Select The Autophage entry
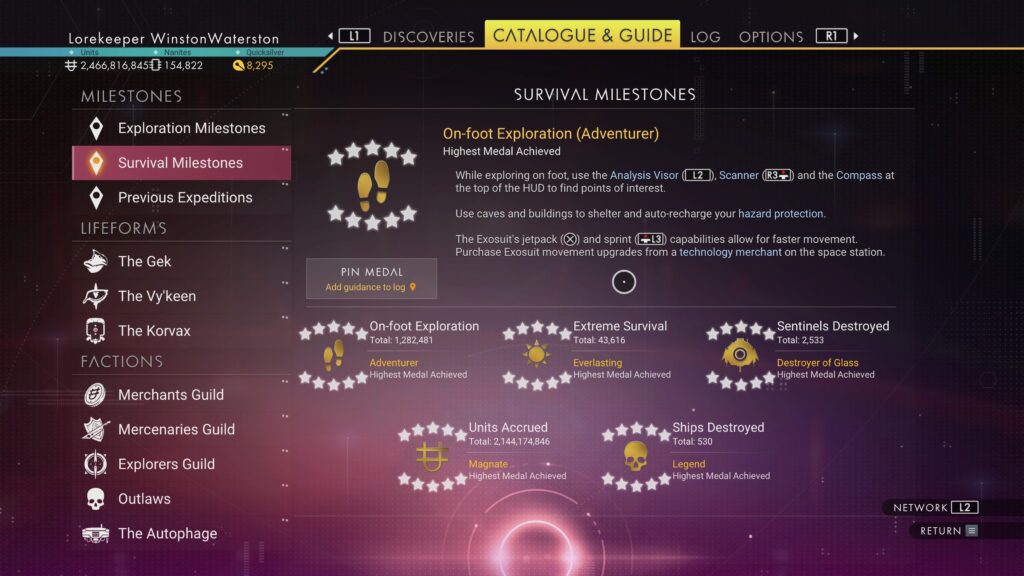Screen dimensions: 1024x576 click(x=166, y=533)
